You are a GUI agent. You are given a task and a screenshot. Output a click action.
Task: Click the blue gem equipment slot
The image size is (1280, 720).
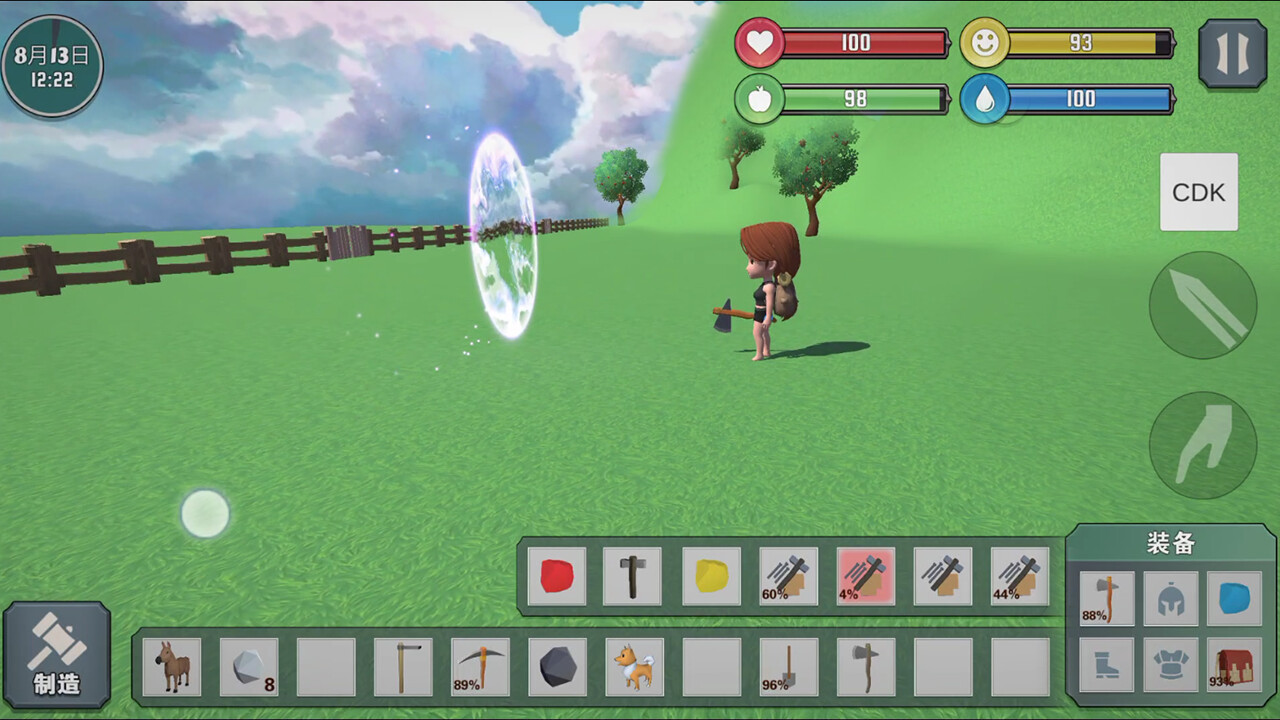click(x=1233, y=598)
